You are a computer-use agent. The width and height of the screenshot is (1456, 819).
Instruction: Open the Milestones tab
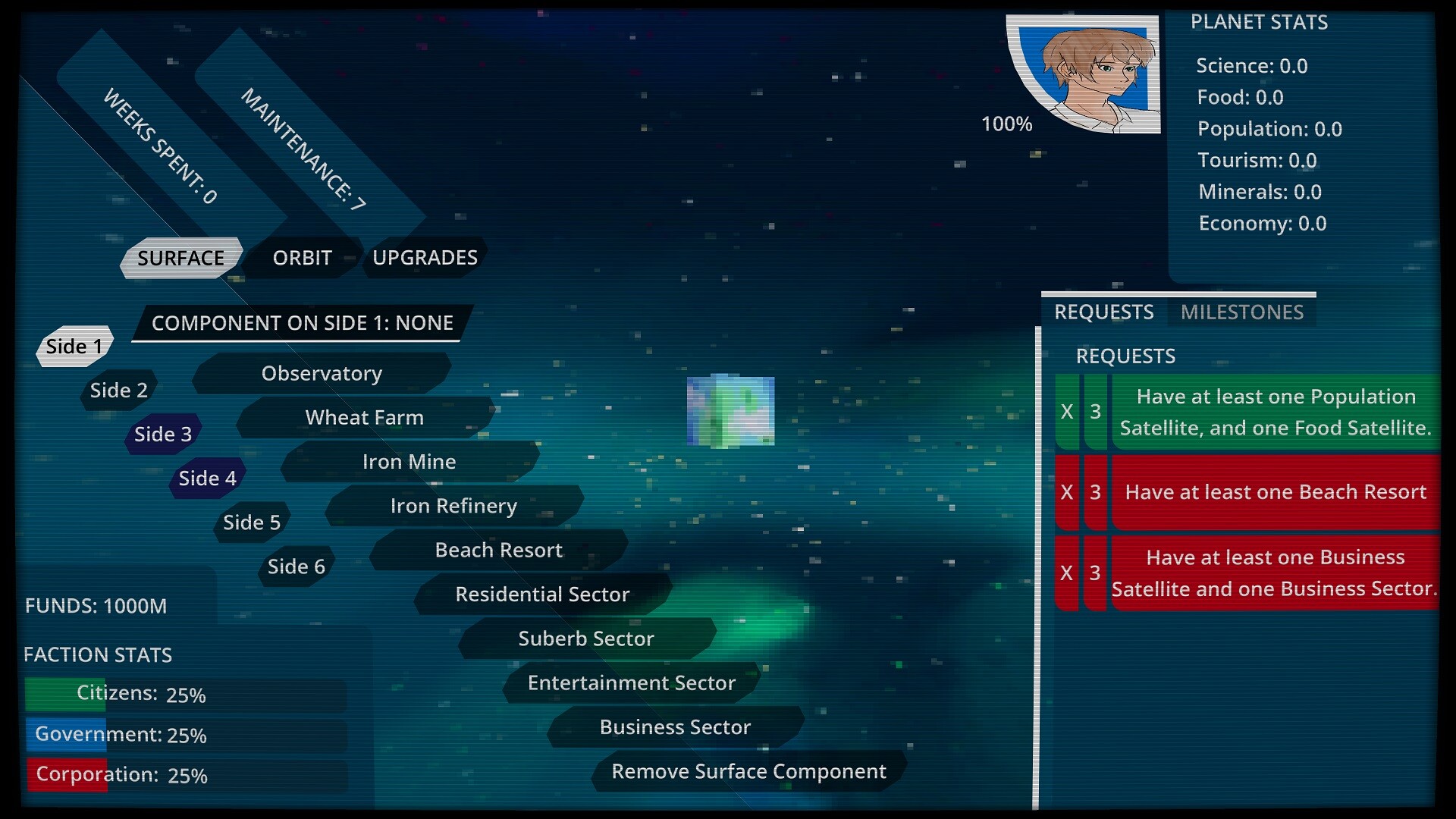point(1241,312)
